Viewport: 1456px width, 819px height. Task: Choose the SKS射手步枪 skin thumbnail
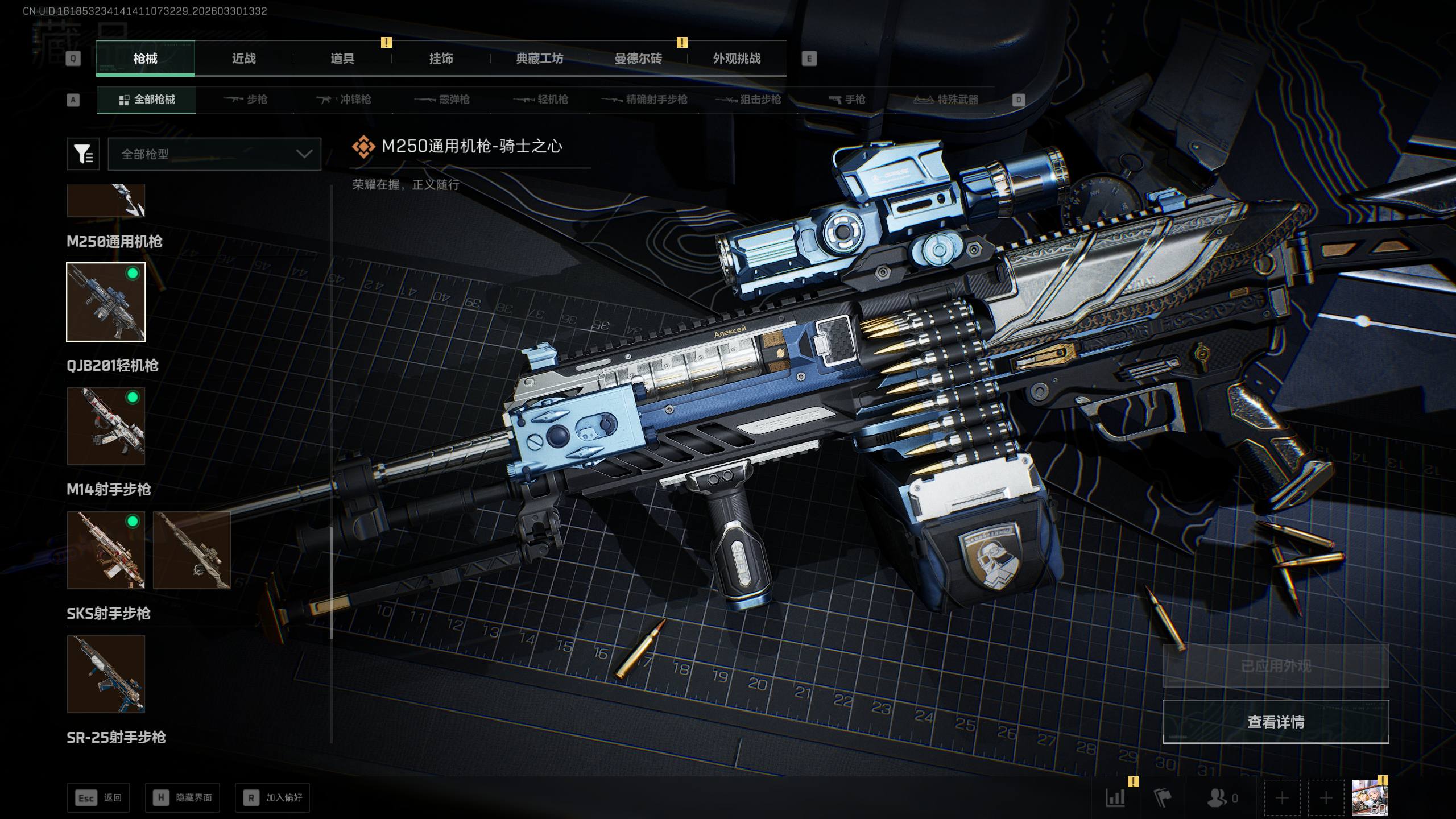tap(106, 674)
